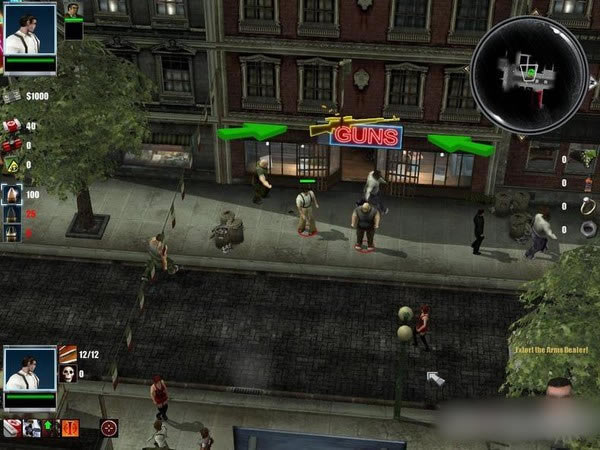Select the medkit item icon

click(x=11, y=126)
